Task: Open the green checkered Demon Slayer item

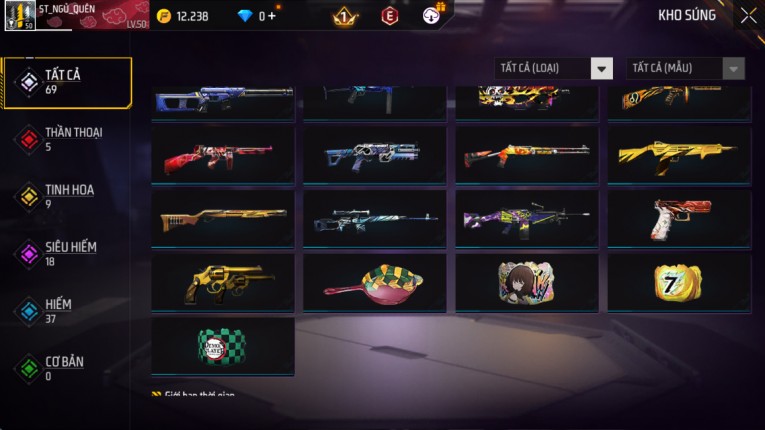Action: 223,346
